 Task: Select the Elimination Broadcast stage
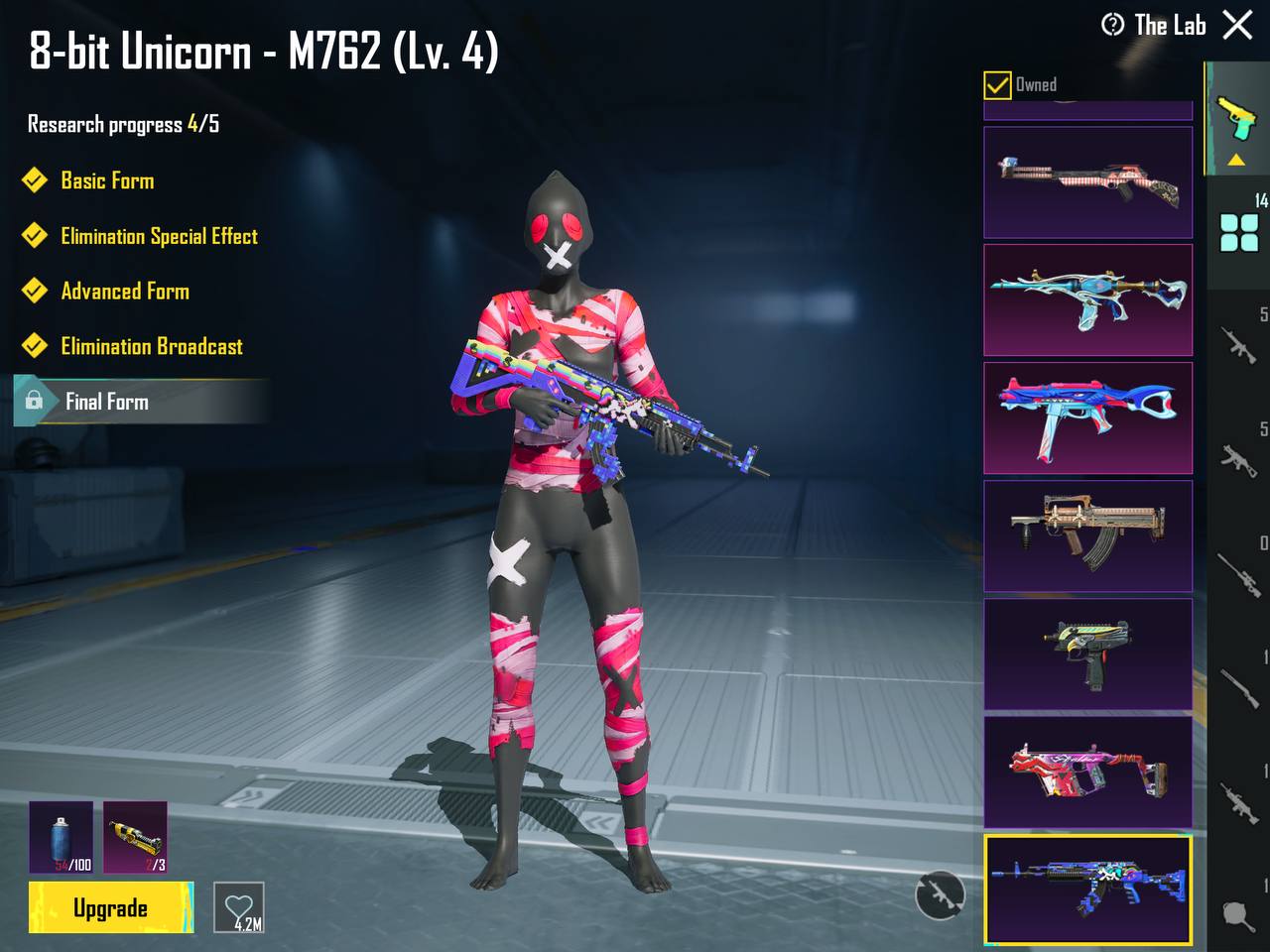[152, 346]
